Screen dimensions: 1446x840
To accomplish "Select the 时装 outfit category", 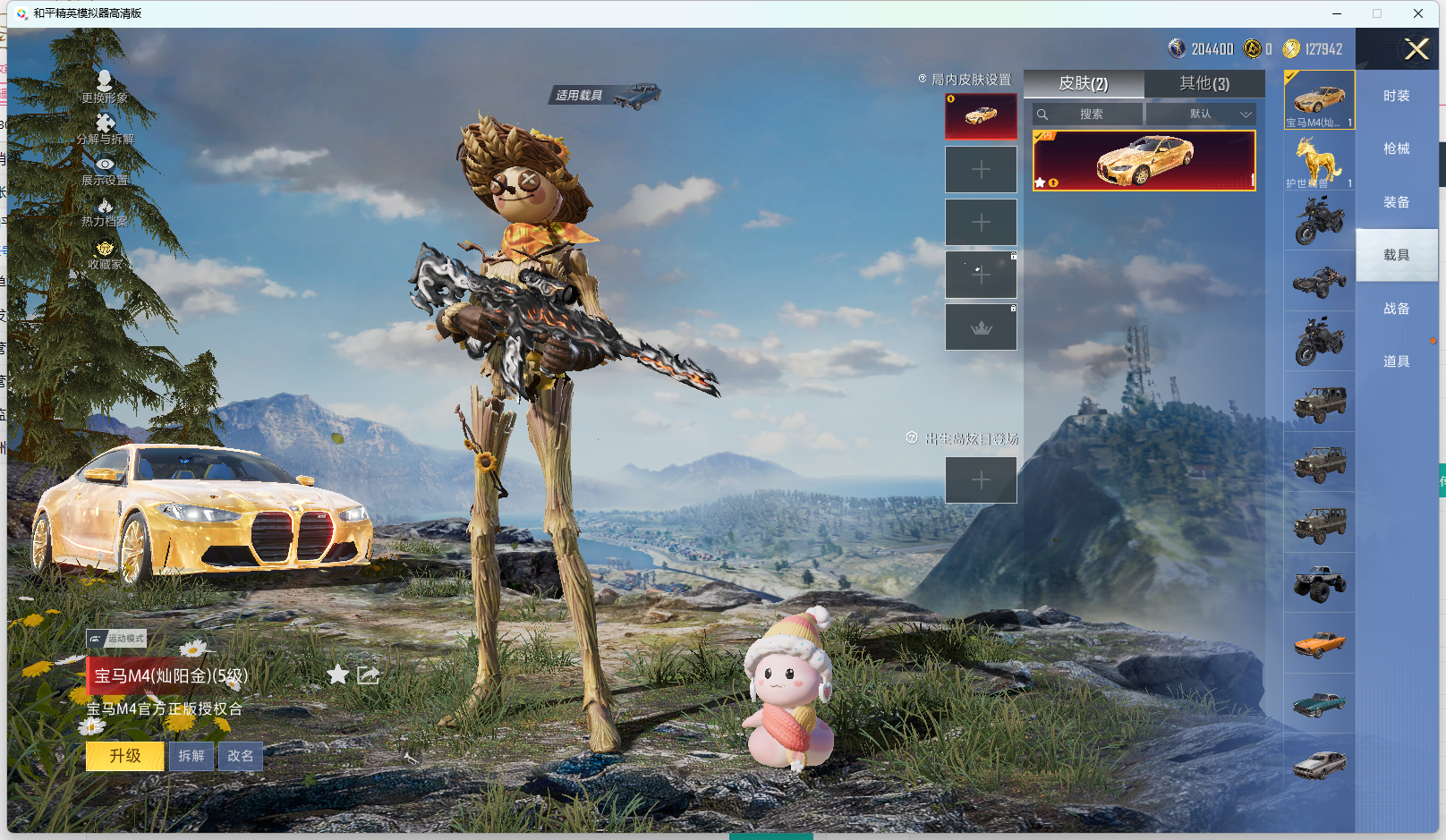I will (1396, 96).
